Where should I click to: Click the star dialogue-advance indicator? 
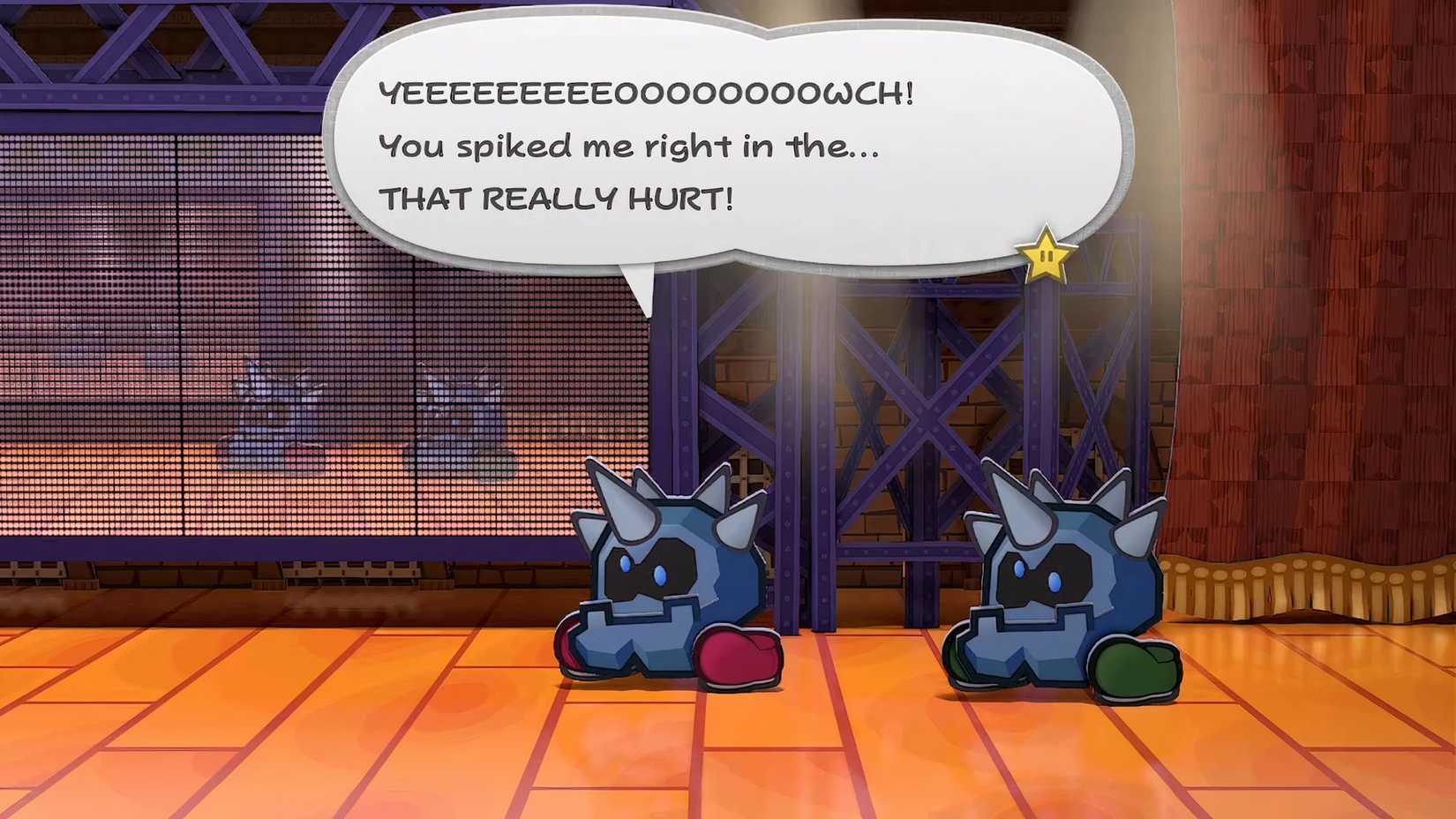(1046, 256)
